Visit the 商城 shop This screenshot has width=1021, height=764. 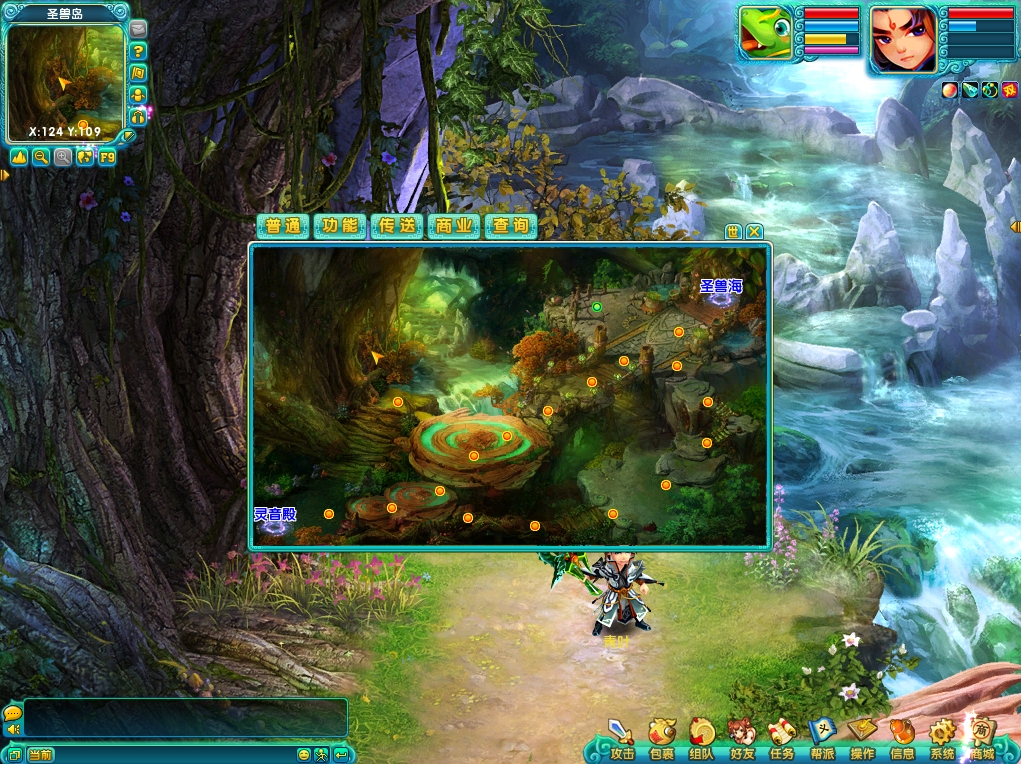[982, 740]
